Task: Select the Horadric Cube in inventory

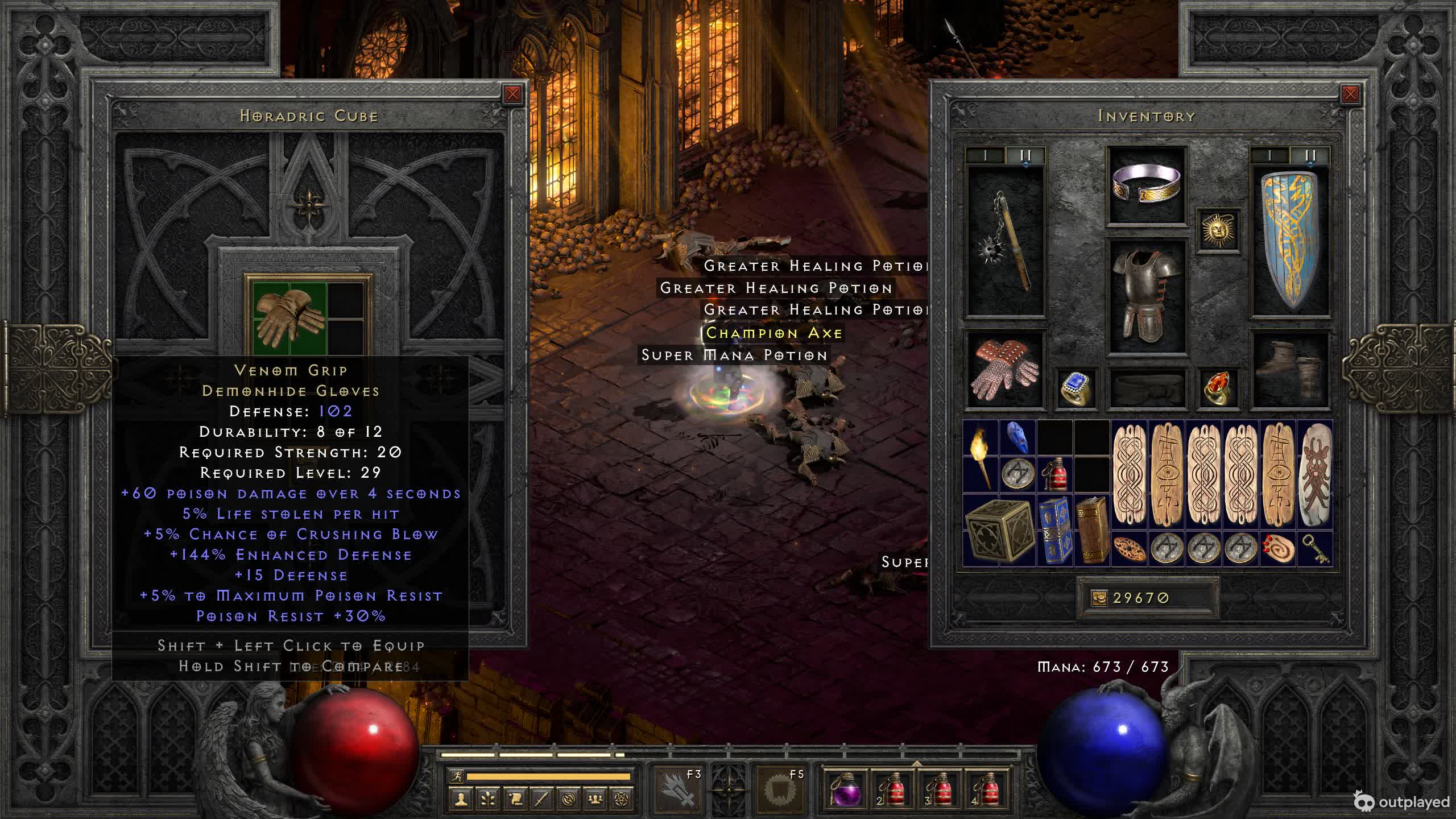Action: pos(999,530)
